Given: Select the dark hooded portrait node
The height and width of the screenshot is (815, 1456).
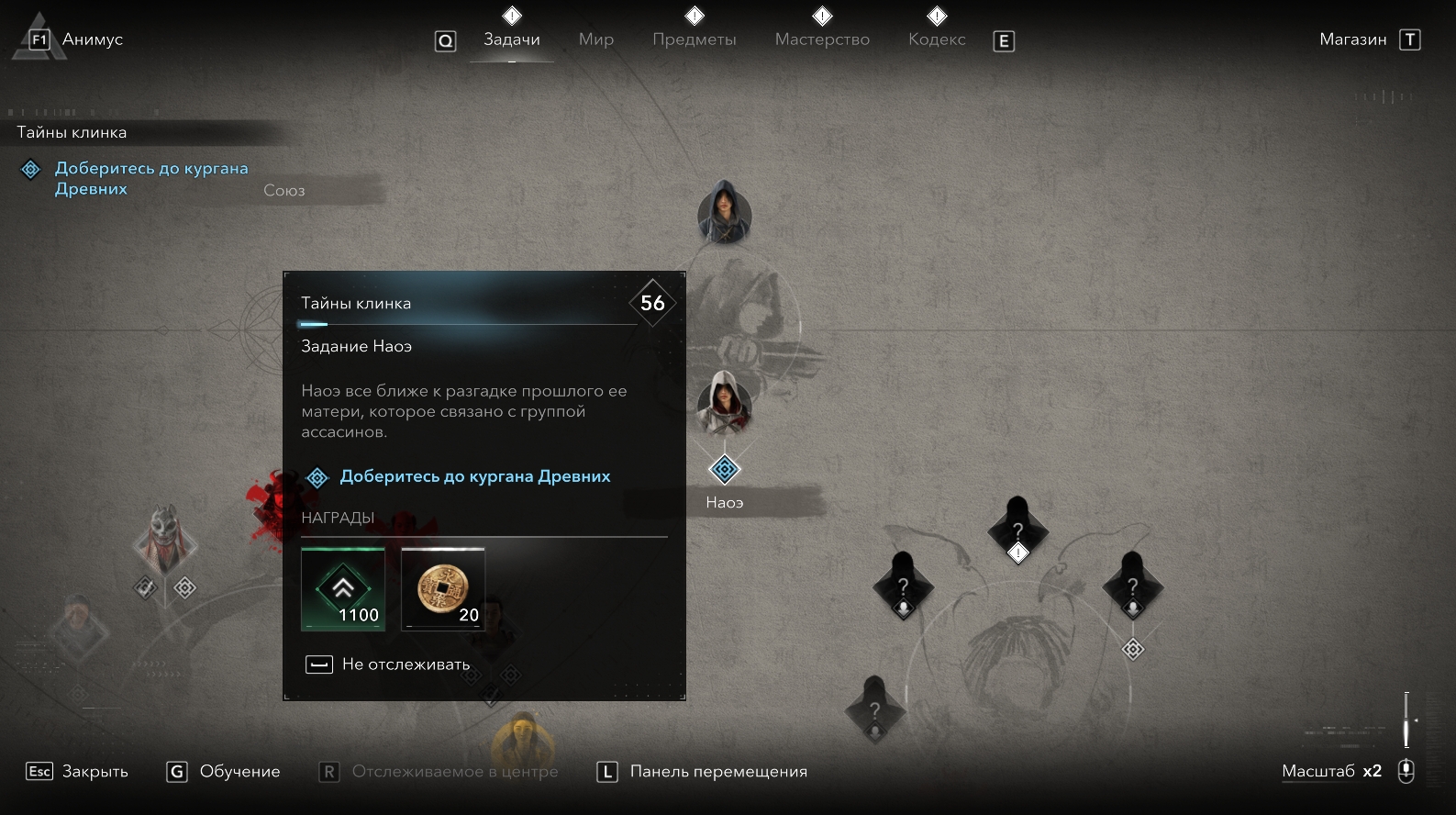Looking at the screenshot, I should [724, 211].
